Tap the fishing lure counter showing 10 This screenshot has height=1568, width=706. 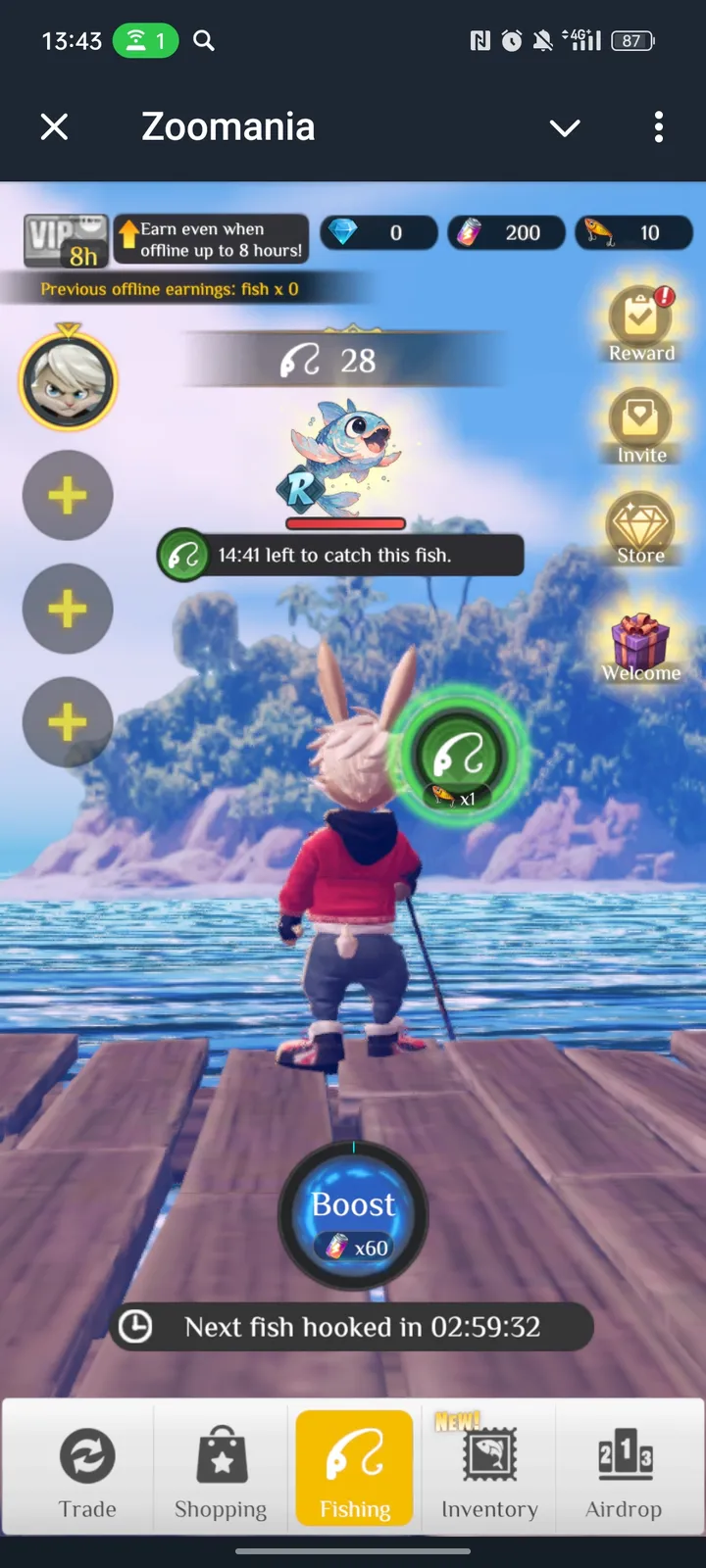tap(633, 233)
